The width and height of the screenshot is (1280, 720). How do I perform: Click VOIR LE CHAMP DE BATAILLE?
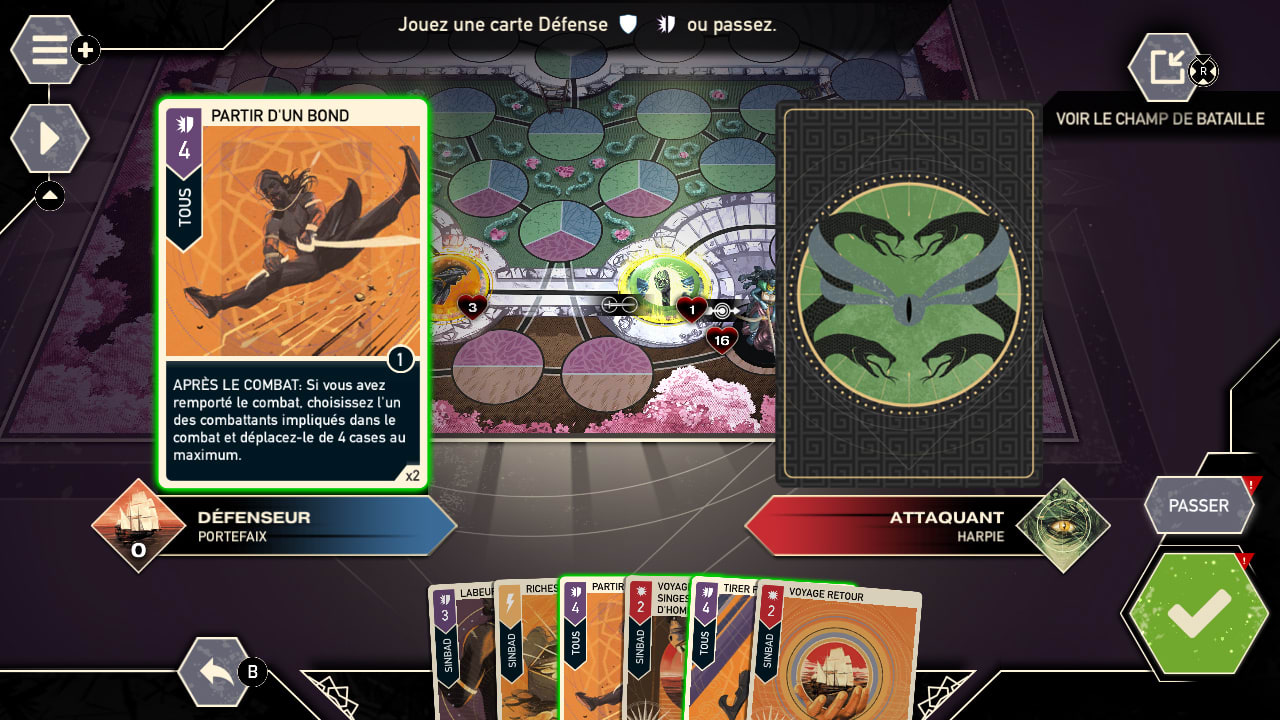[x=1160, y=118]
